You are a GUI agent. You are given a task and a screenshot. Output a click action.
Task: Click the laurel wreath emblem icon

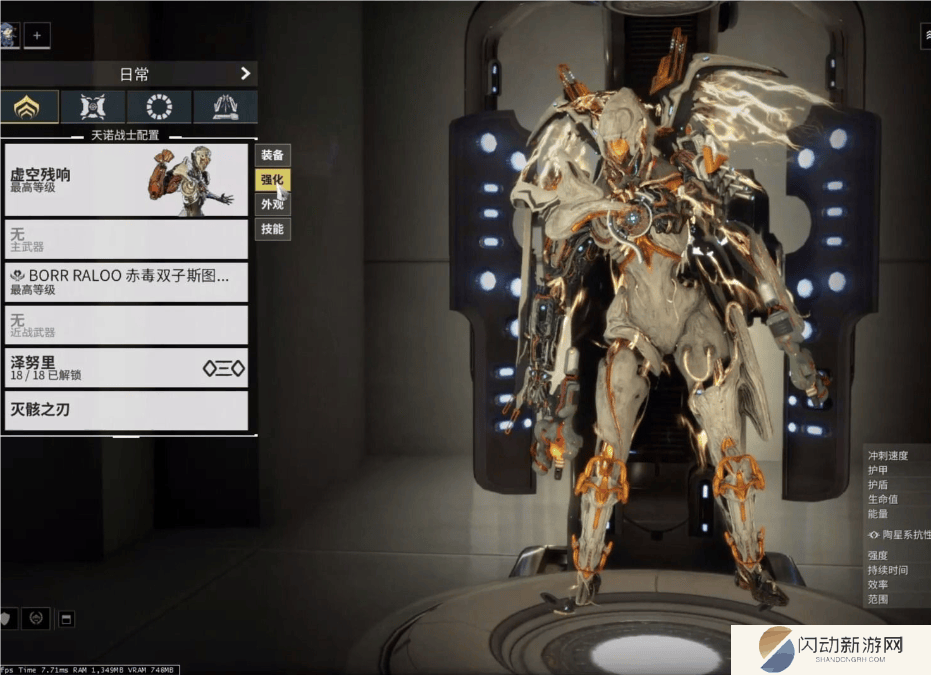click(x=35, y=619)
